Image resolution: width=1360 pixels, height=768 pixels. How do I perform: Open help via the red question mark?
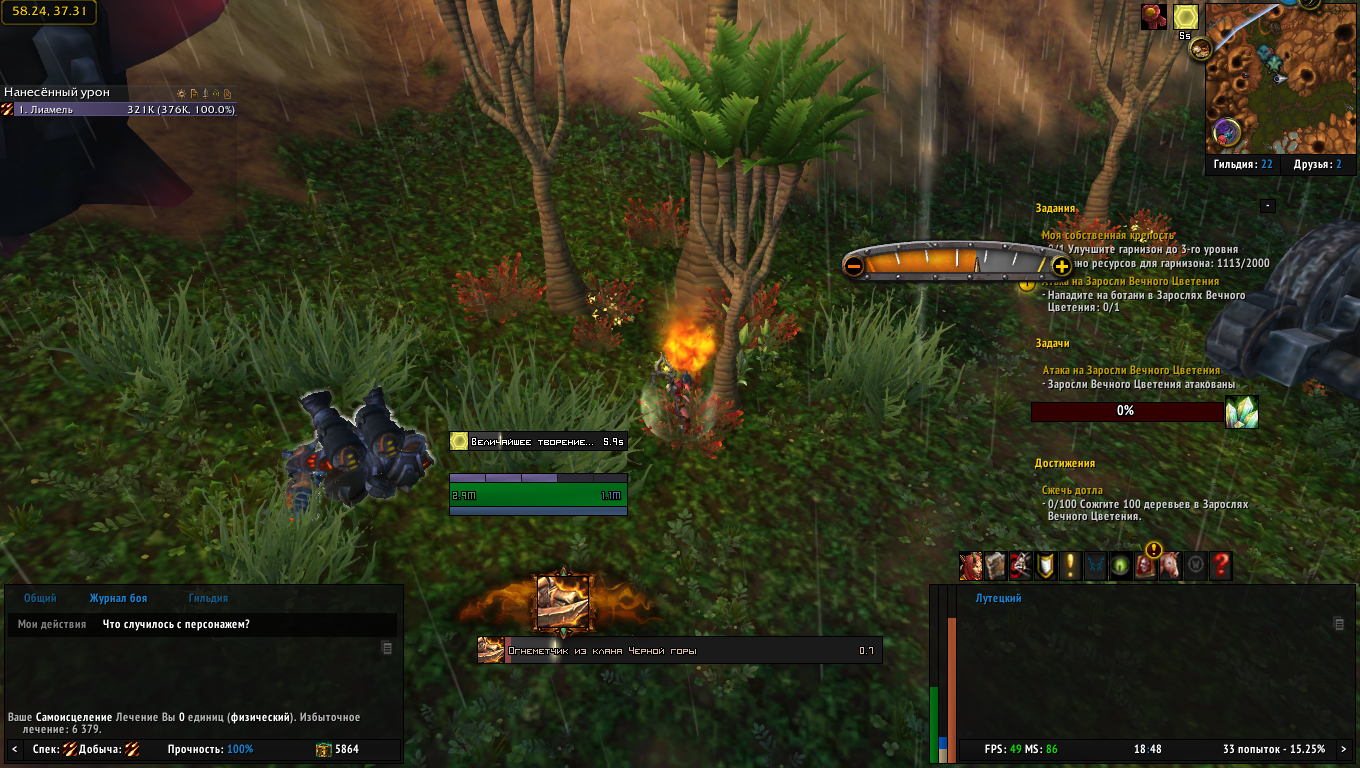(x=1220, y=566)
